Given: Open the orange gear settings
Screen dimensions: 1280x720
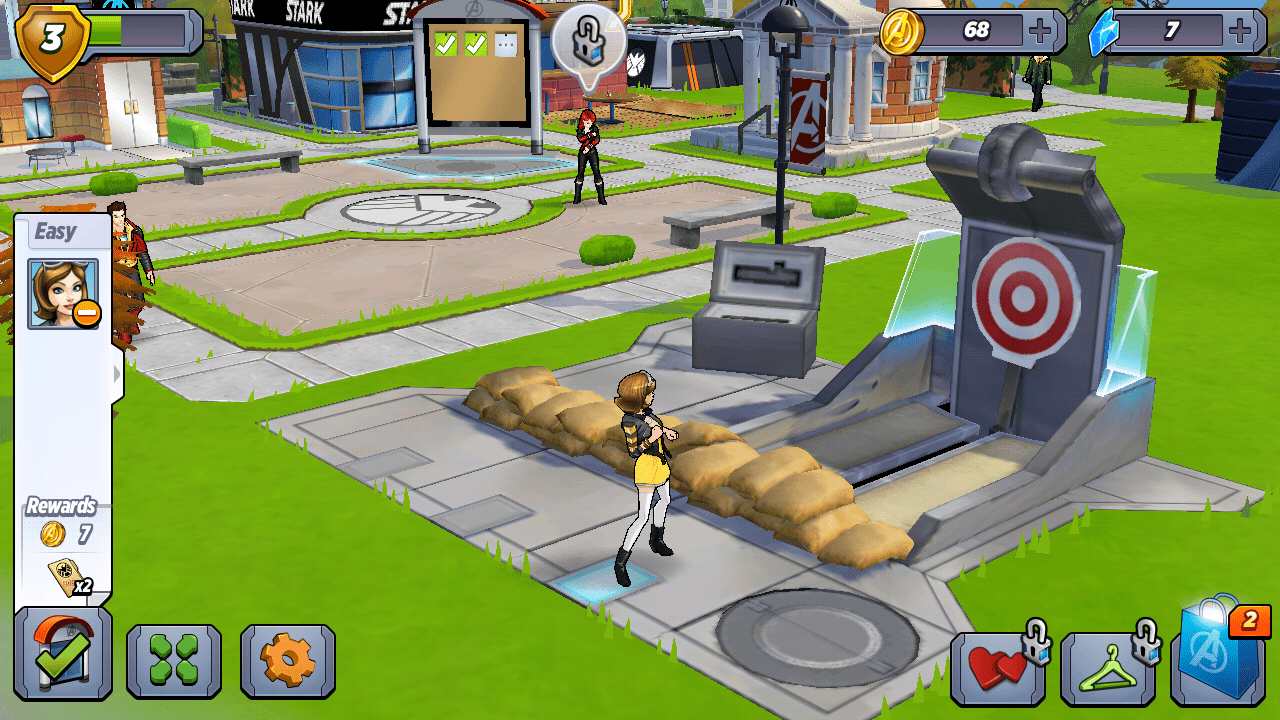Looking at the screenshot, I should pyautogui.click(x=288, y=660).
